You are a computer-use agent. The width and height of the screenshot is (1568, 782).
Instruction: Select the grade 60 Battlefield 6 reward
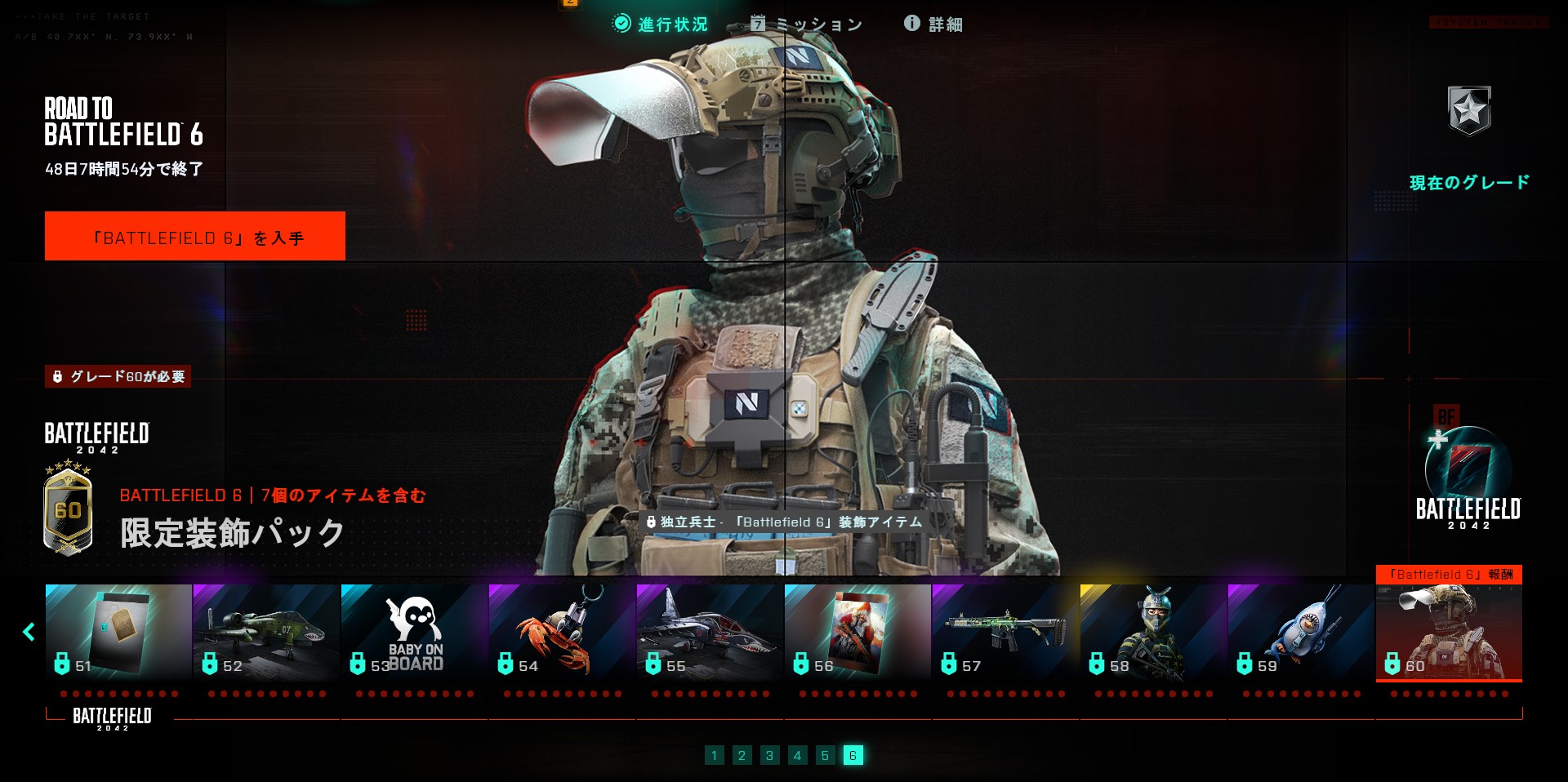pos(1449,632)
